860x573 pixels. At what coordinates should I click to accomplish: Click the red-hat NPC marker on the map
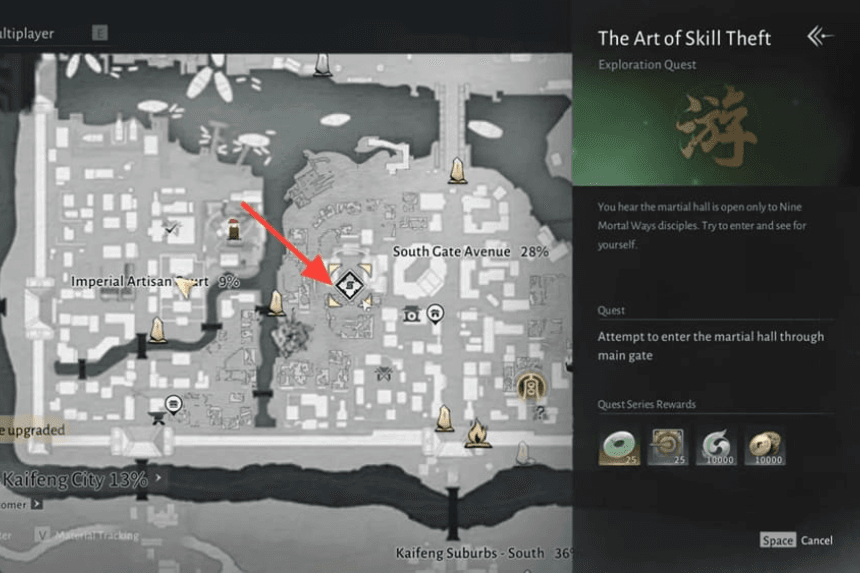[233, 228]
